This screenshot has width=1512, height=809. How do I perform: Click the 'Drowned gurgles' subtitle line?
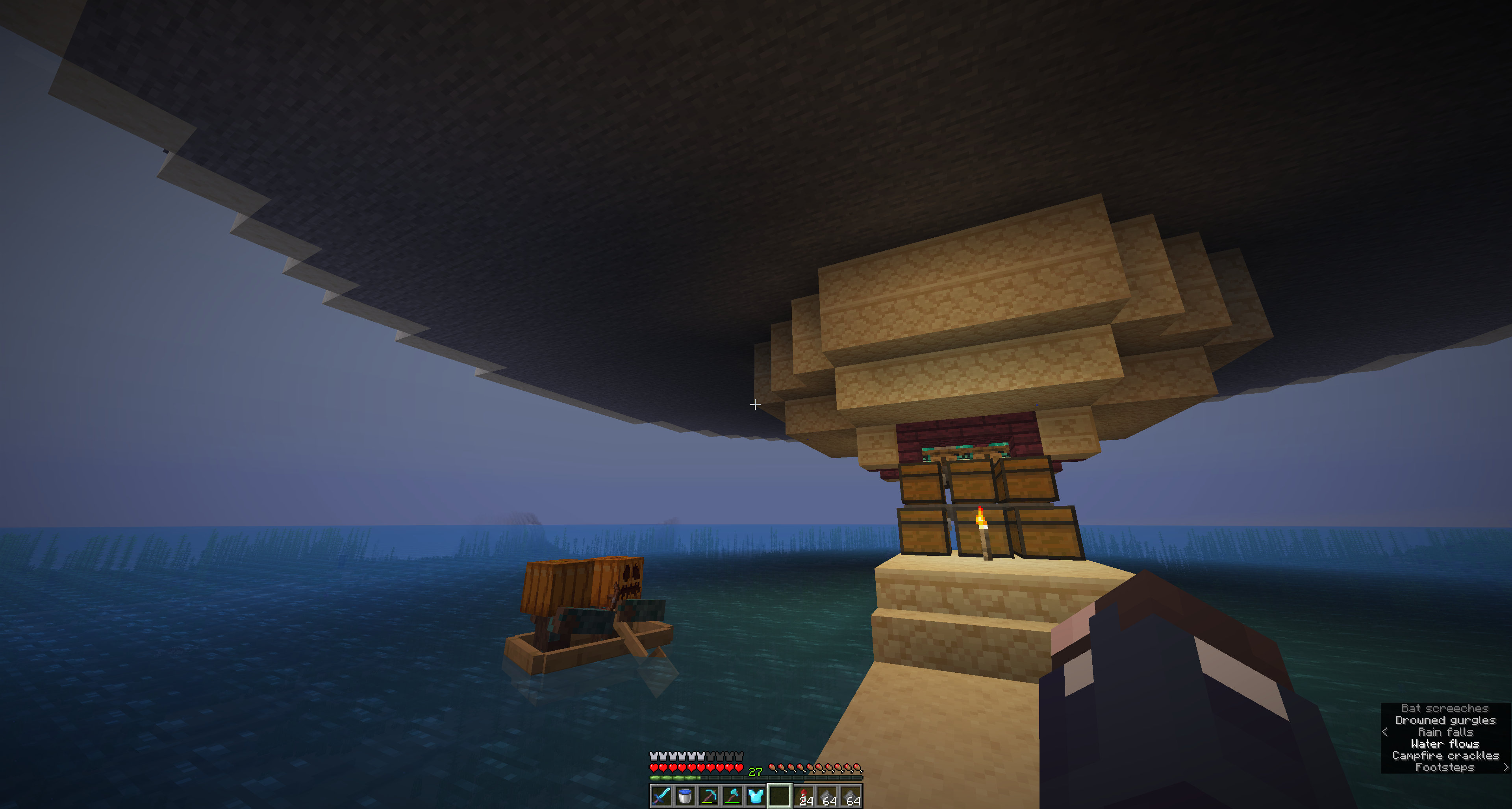point(1445,720)
